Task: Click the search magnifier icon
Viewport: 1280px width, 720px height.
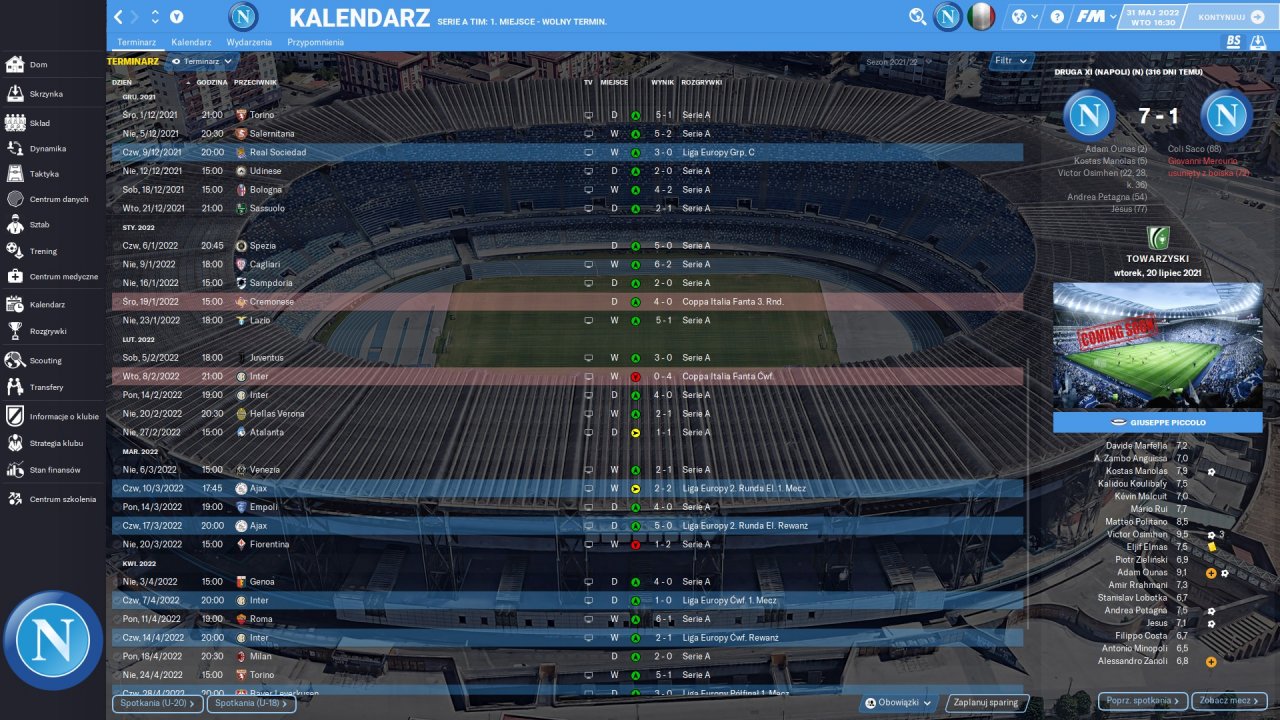Action: 917,17
